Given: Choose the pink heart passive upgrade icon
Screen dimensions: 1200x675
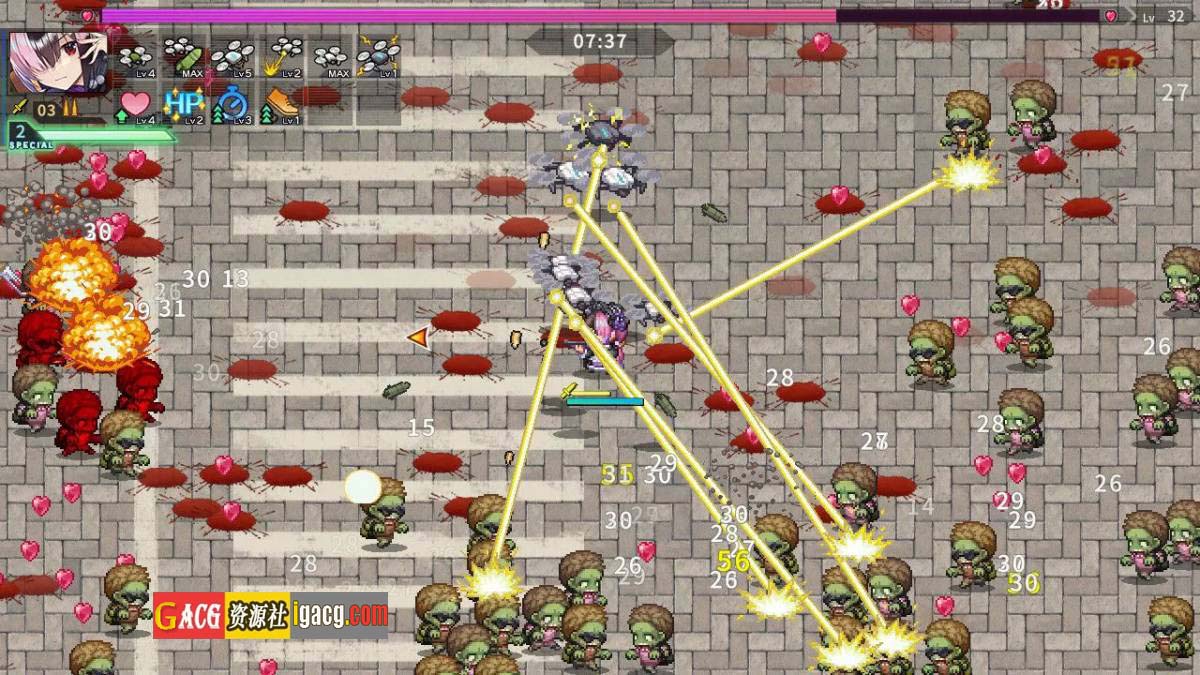Looking at the screenshot, I should (136, 104).
